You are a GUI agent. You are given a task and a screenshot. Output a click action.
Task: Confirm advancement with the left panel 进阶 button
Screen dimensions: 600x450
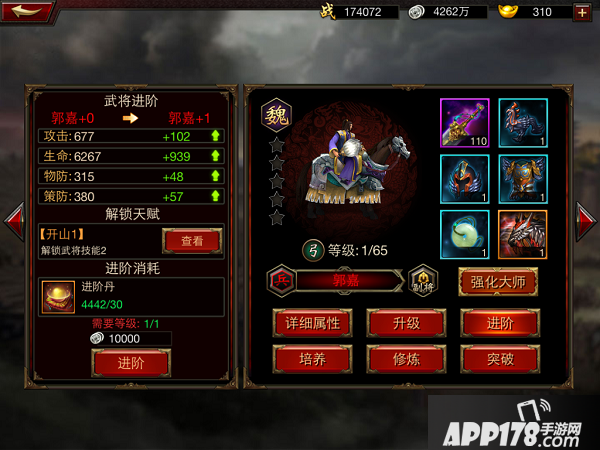click(130, 362)
